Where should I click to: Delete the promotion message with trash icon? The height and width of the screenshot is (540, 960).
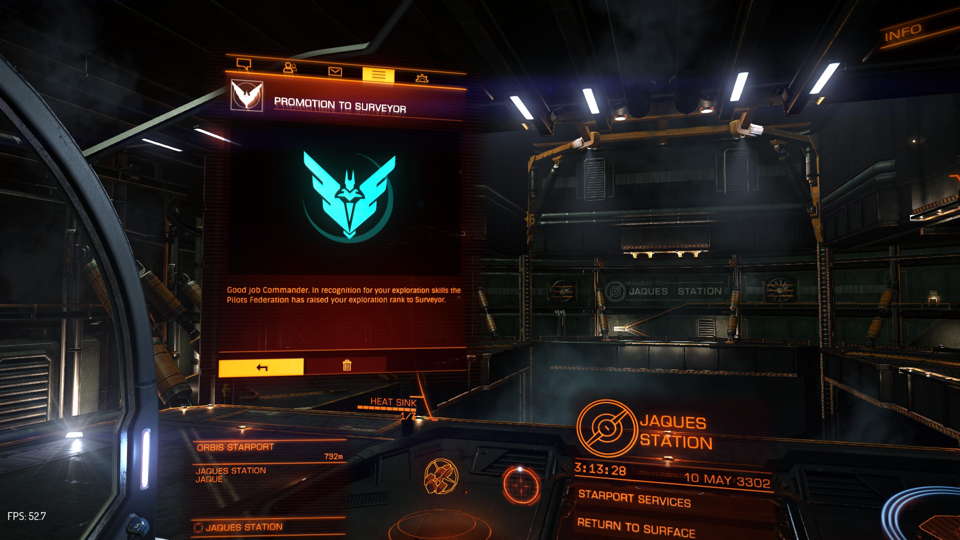346,366
